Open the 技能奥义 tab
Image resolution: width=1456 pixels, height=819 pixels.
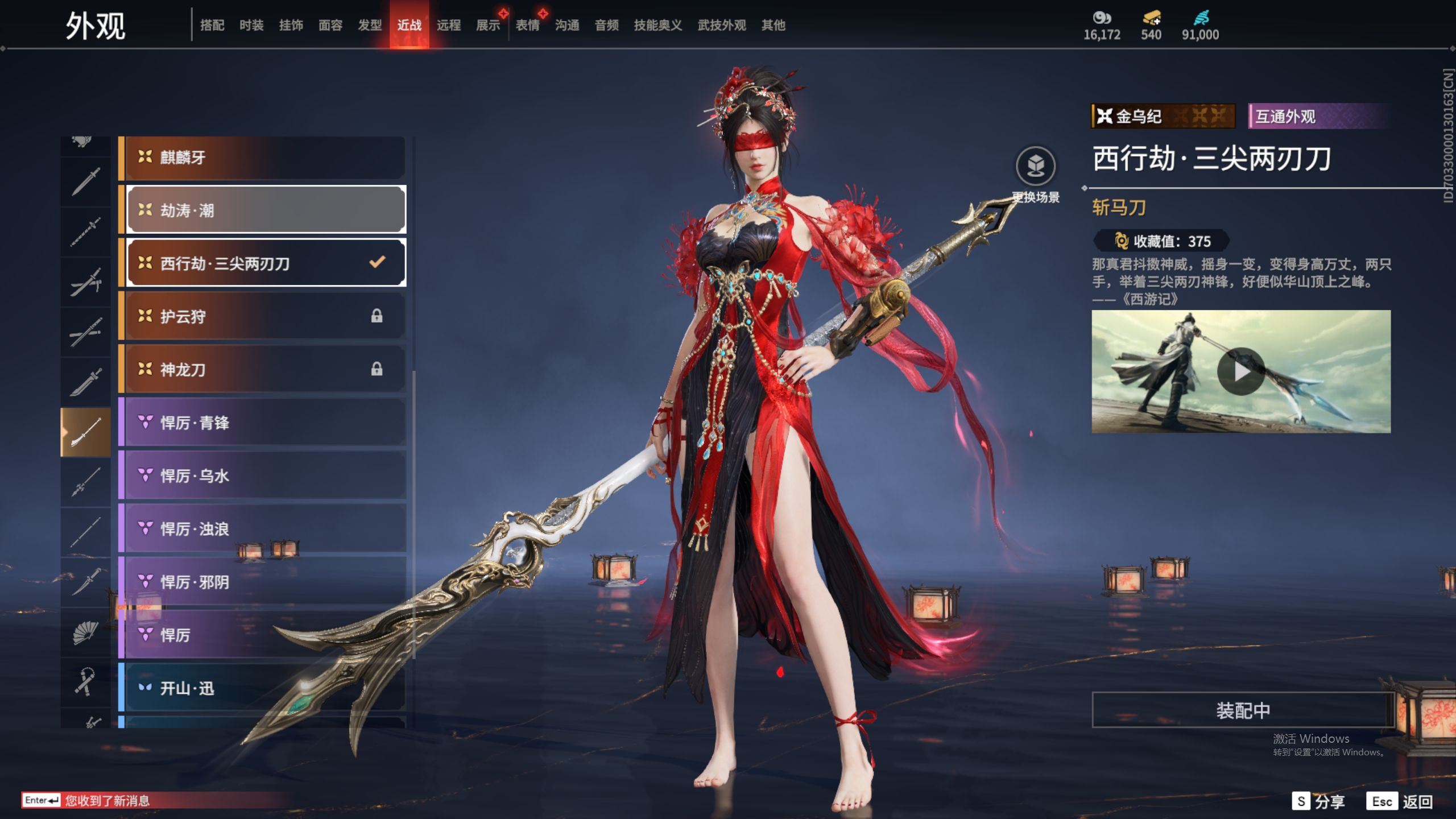[657, 25]
